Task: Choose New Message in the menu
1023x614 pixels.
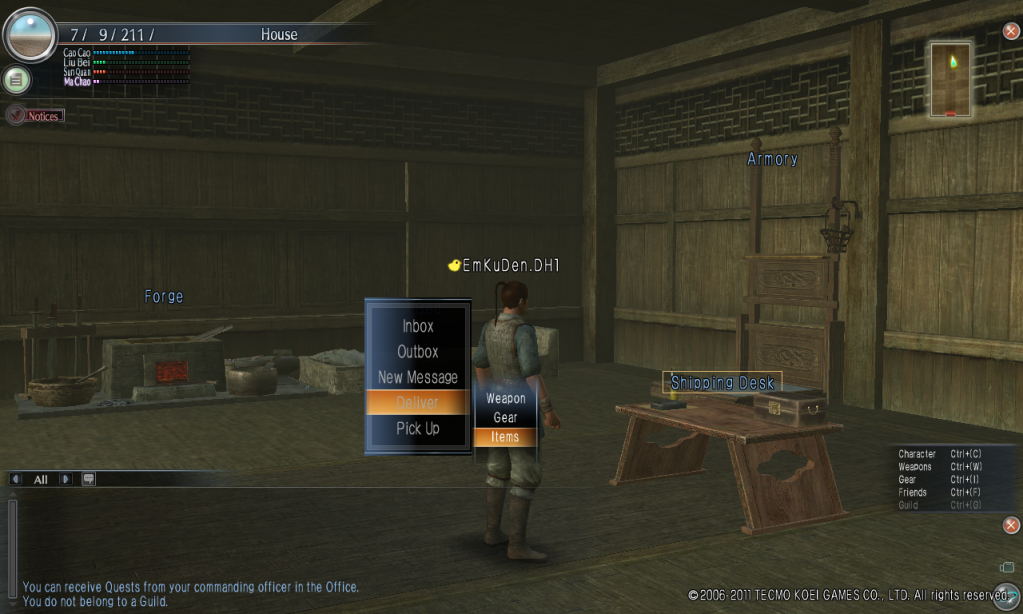Action: [417, 377]
